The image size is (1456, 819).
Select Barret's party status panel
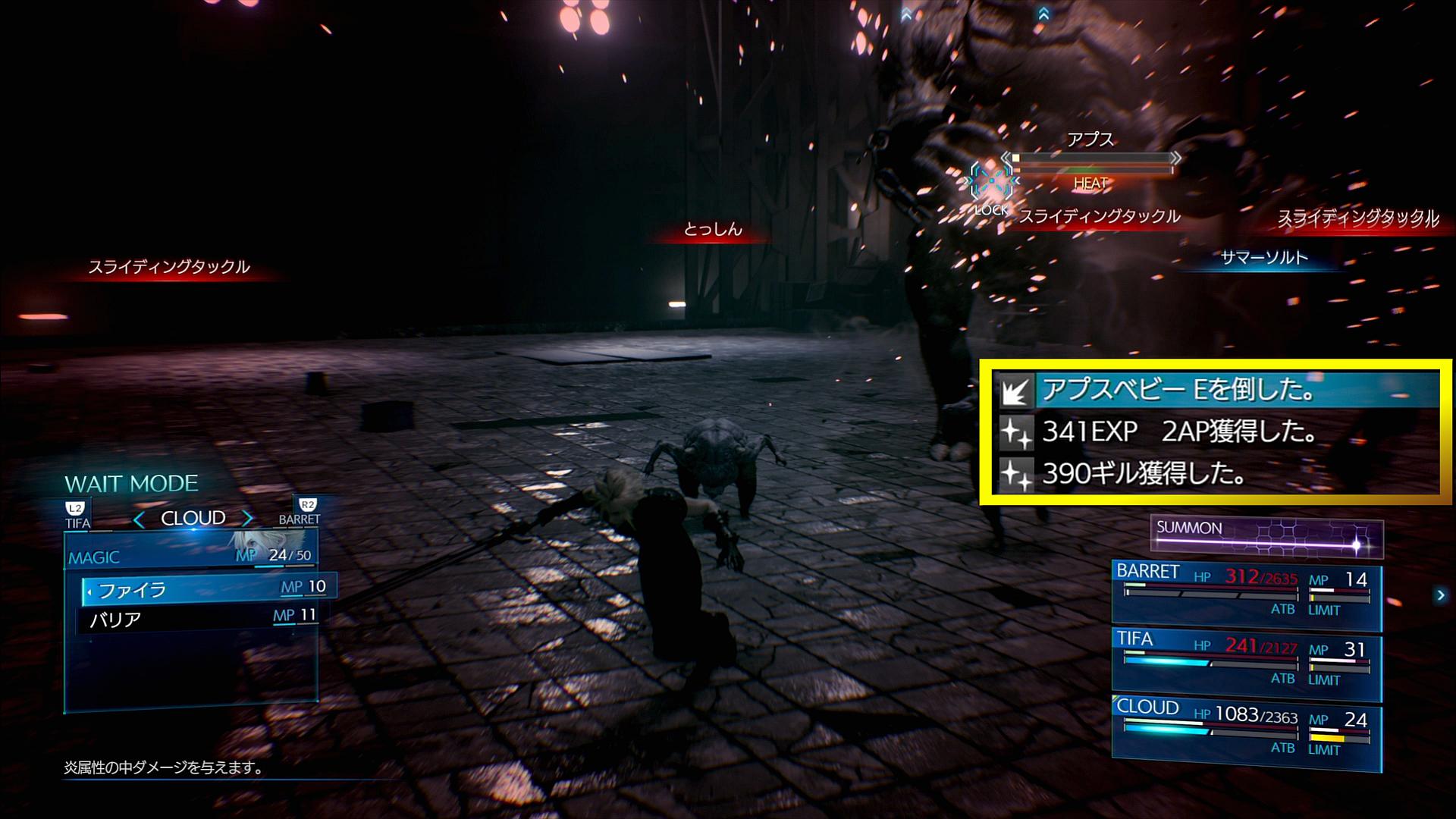click(1246, 595)
